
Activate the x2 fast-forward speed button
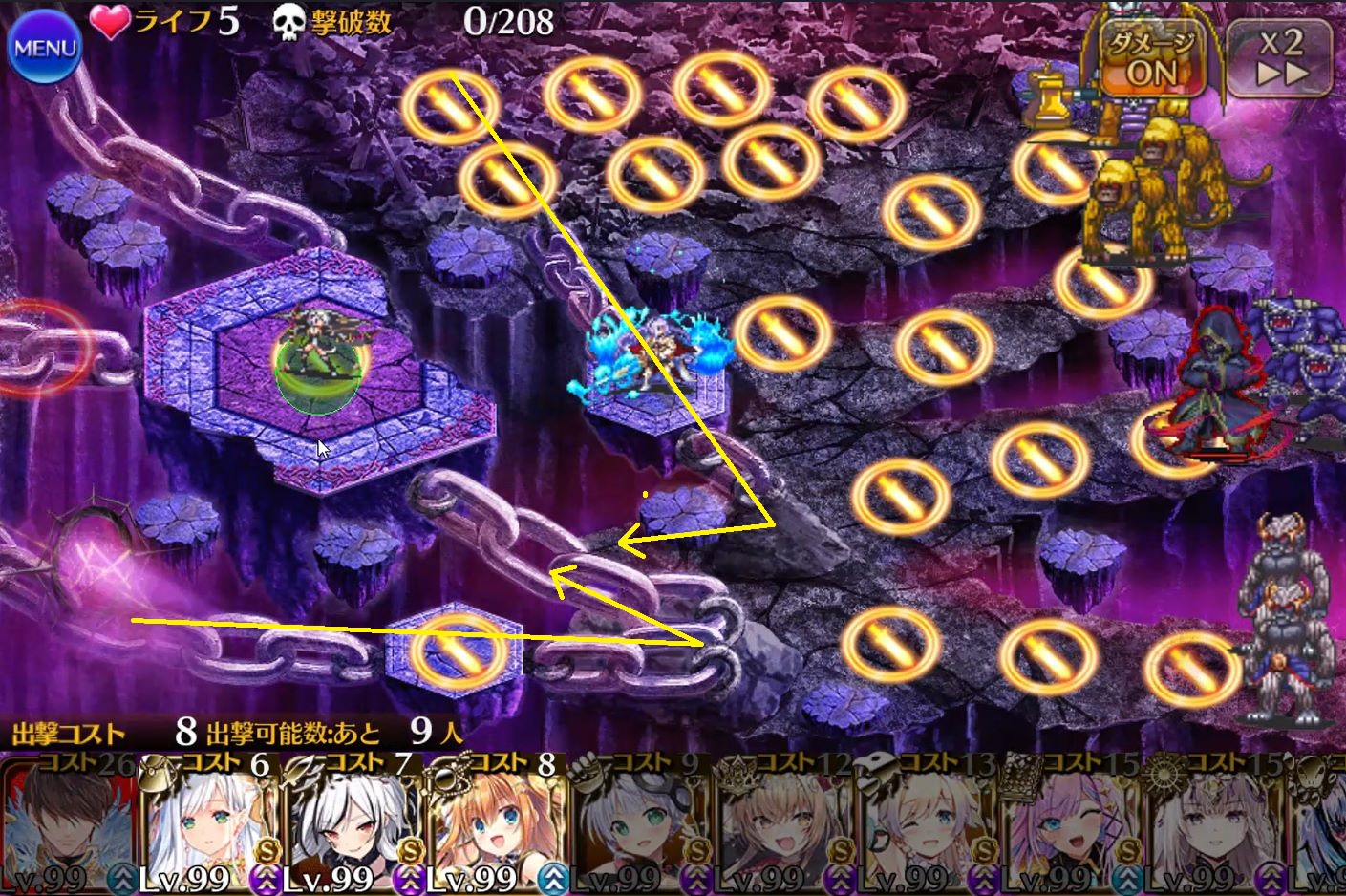[1280, 57]
